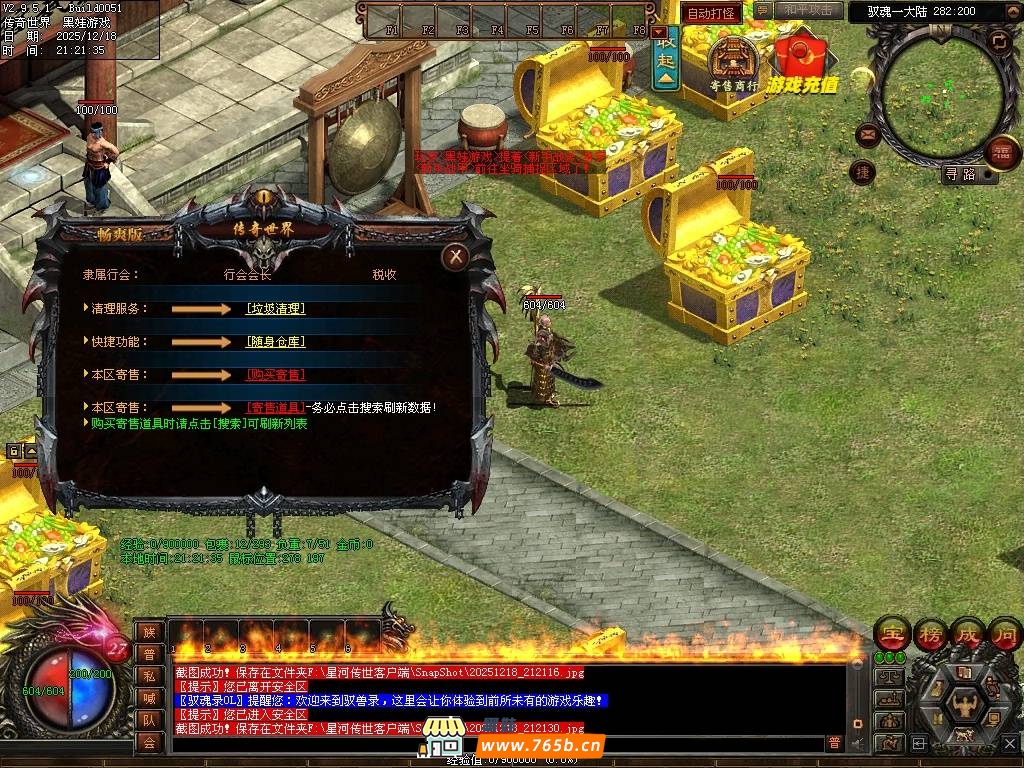Open the 垃圾清理 cleanup service link
This screenshot has height=768, width=1024.
point(275,309)
